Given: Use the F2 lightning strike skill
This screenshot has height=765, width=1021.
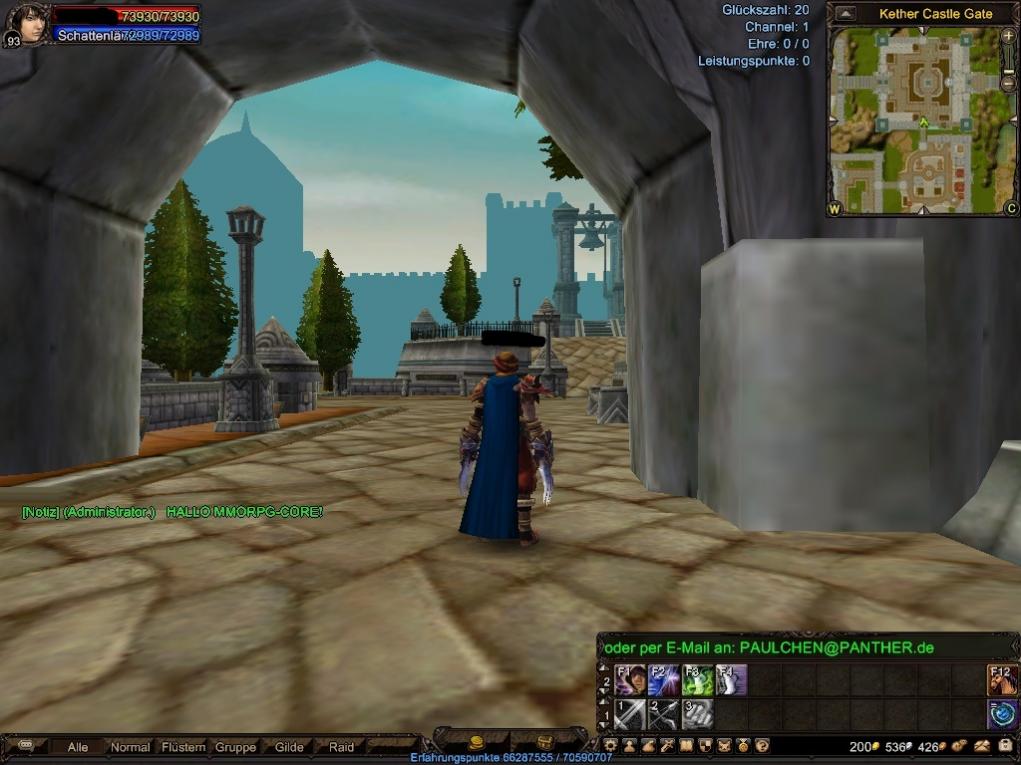Looking at the screenshot, I should (x=664, y=680).
